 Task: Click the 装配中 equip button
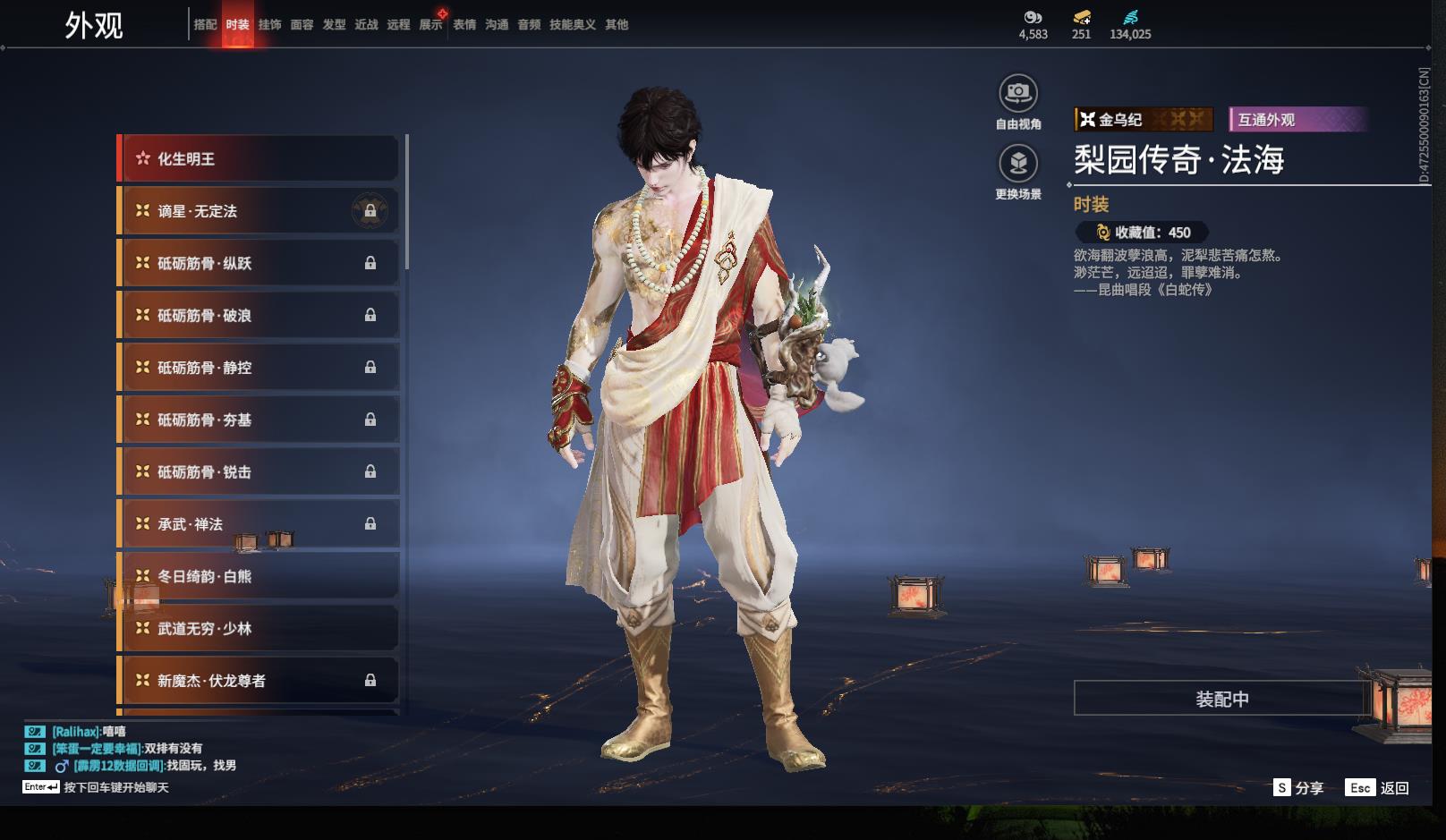coord(1221,699)
